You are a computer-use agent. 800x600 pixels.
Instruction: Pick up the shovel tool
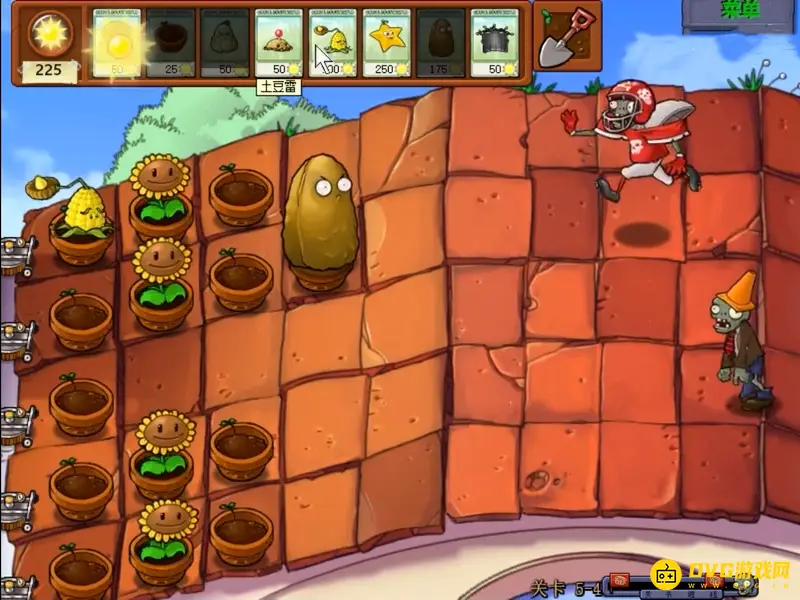565,38
